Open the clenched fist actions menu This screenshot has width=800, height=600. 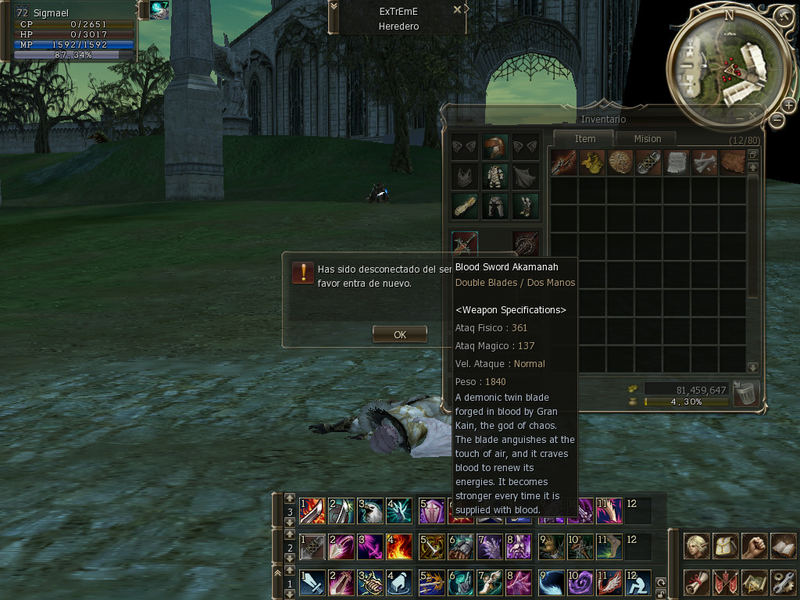tap(753, 546)
